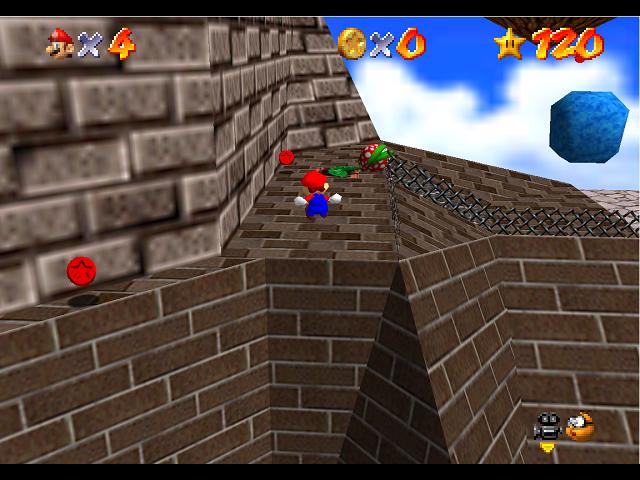Click the power star icon
Screen dimensions: 640x480
509,42
